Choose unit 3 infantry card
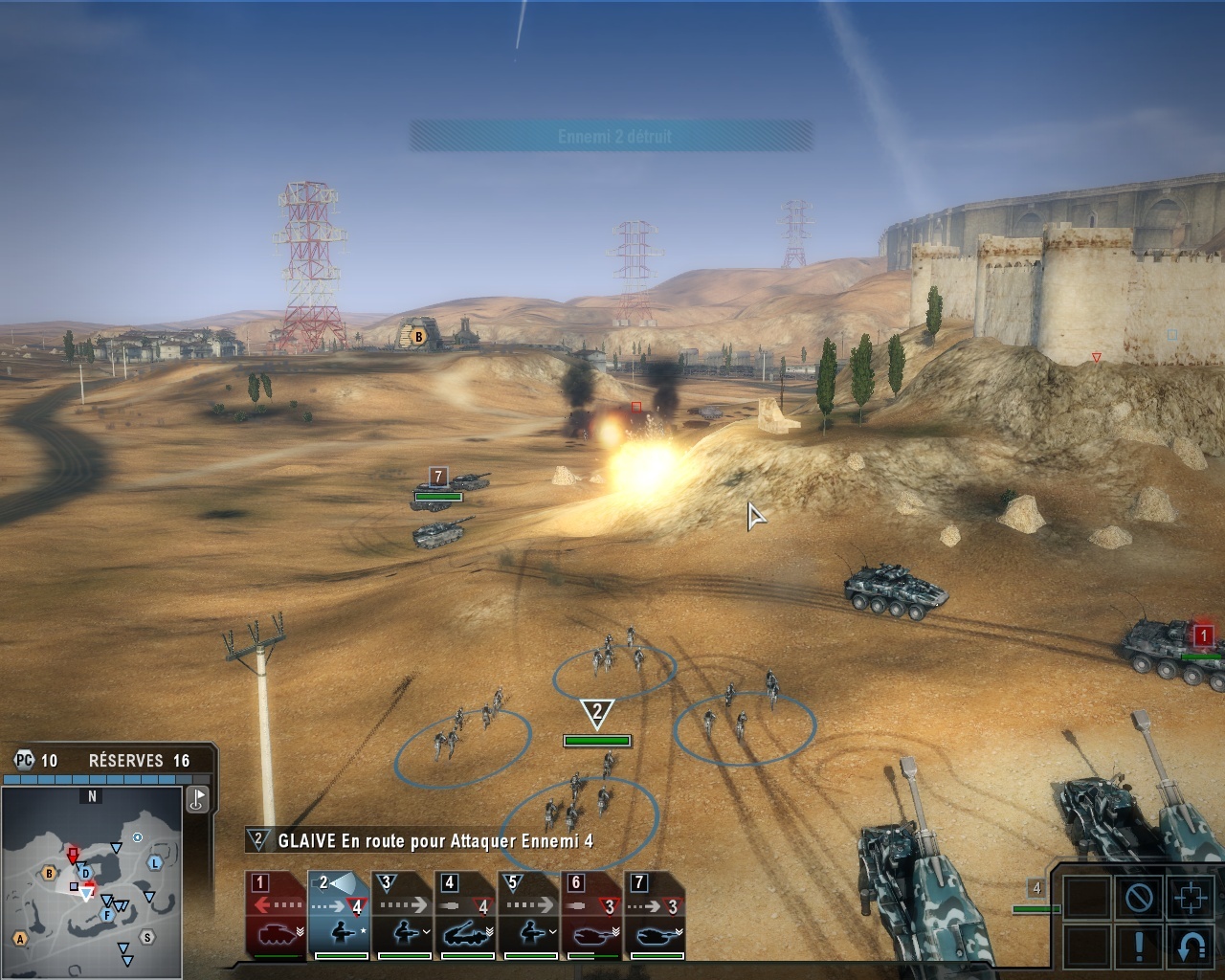The height and width of the screenshot is (980, 1225). (402, 915)
